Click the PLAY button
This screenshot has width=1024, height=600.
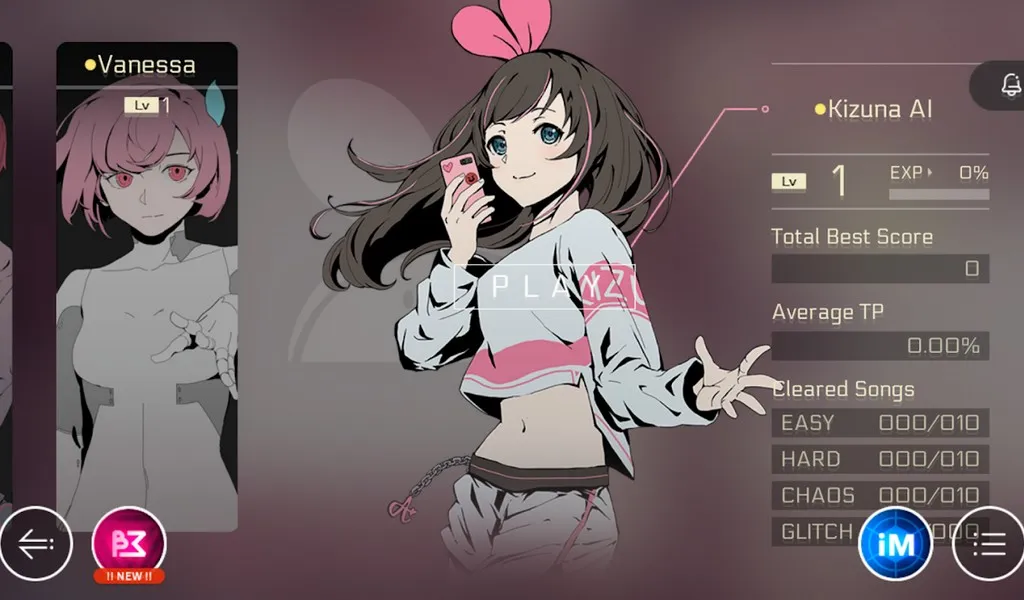[545, 287]
